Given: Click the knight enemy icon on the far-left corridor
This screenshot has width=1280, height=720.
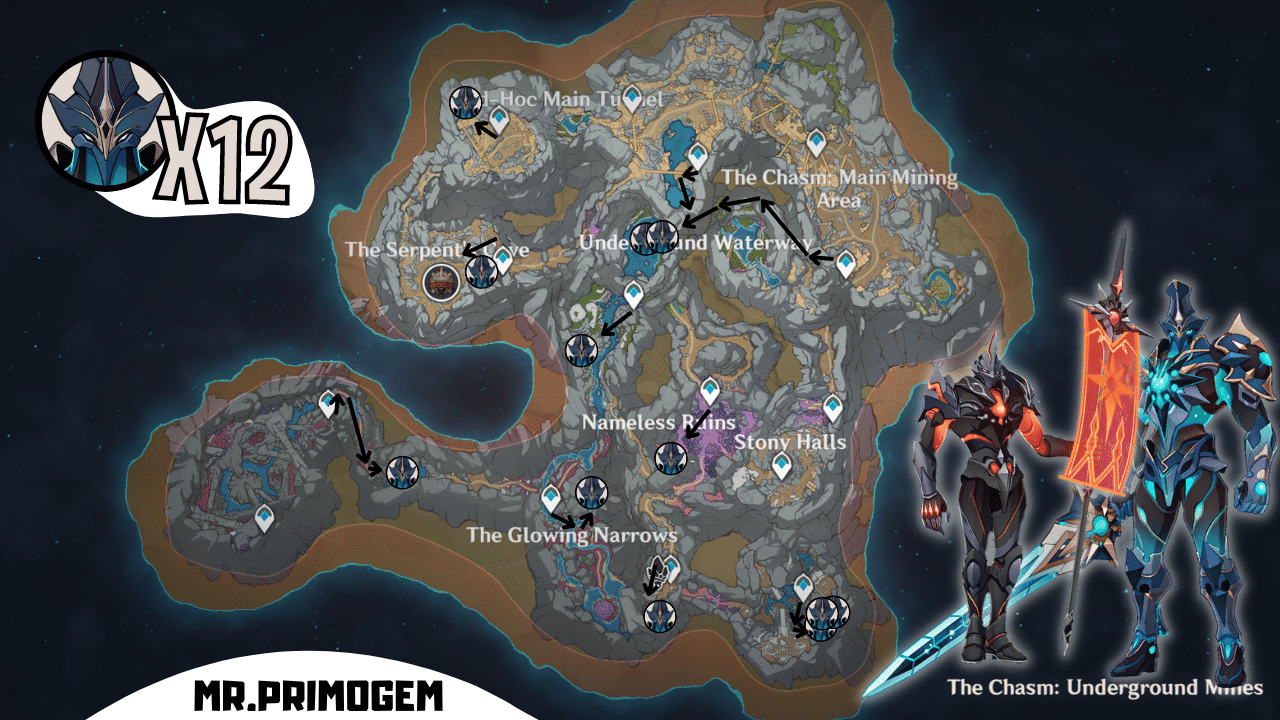Looking at the screenshot, I should (403, 472).
